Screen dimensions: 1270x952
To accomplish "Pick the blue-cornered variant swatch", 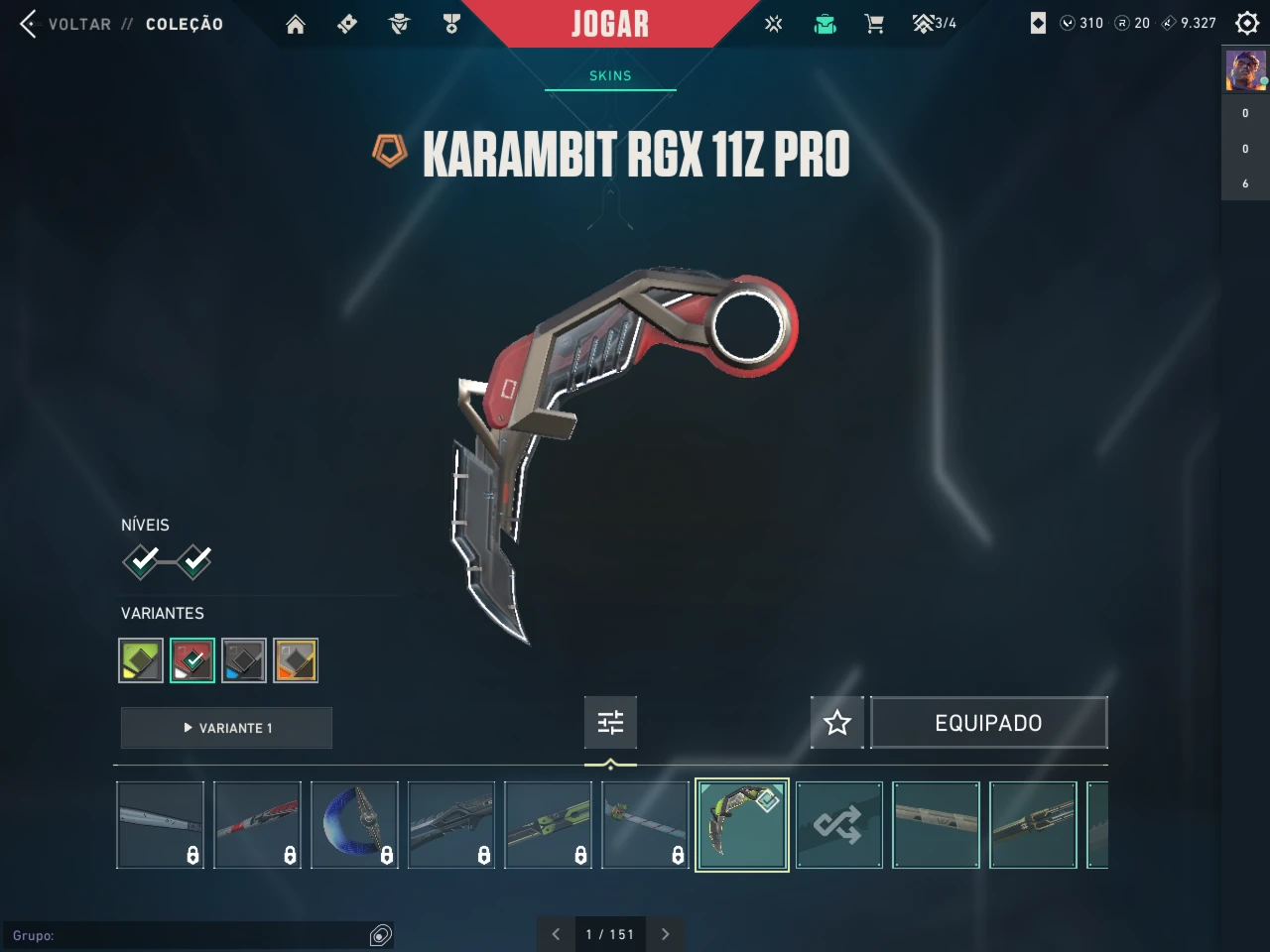I will (244, 660).
